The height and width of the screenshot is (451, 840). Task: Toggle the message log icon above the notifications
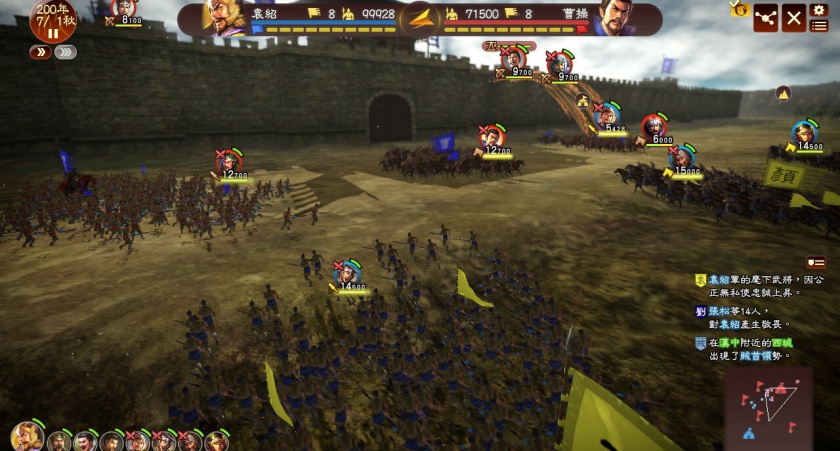pos(817,263)
